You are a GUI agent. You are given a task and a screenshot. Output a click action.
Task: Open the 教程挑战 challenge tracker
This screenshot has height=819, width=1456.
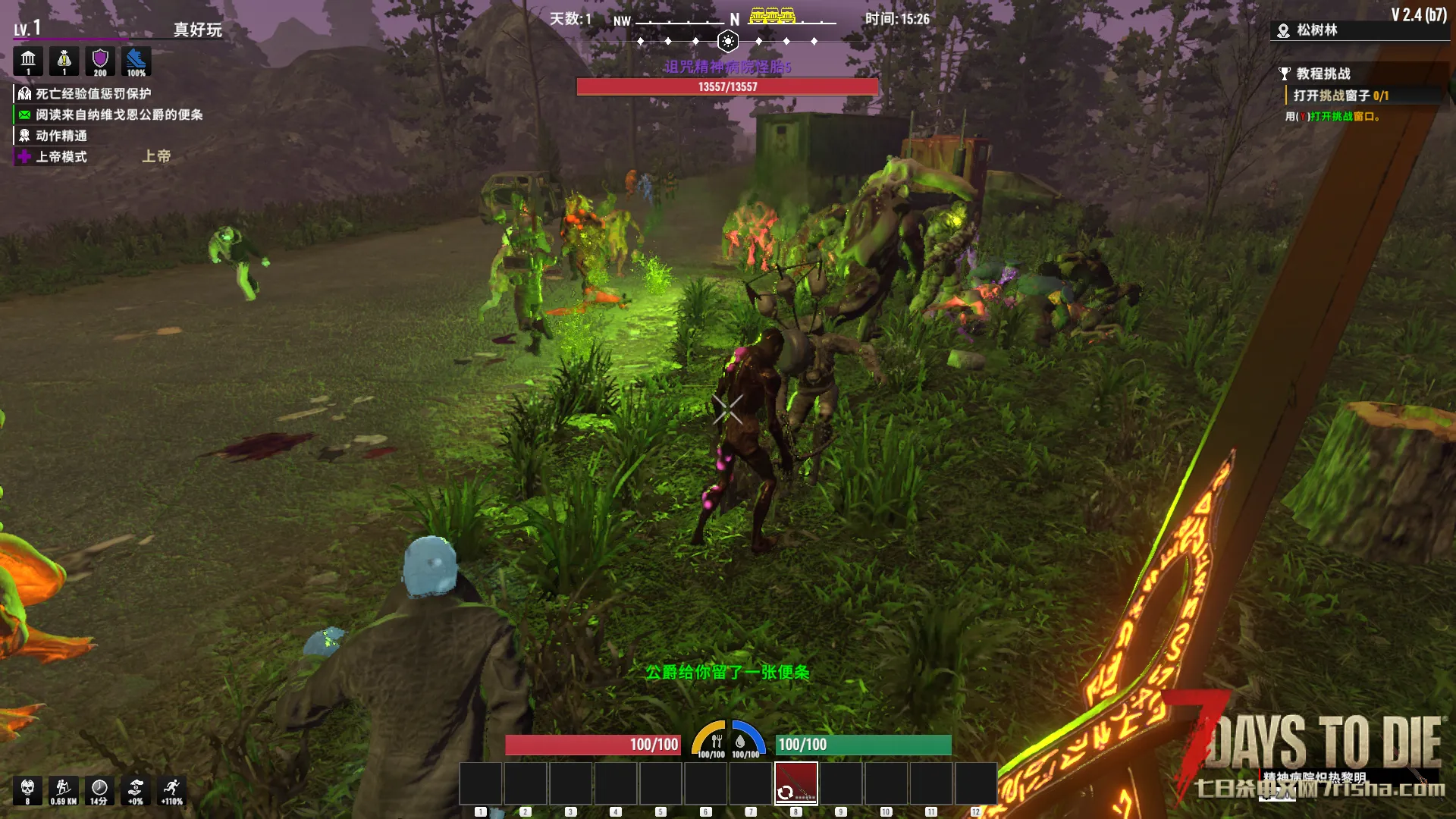1323,74
